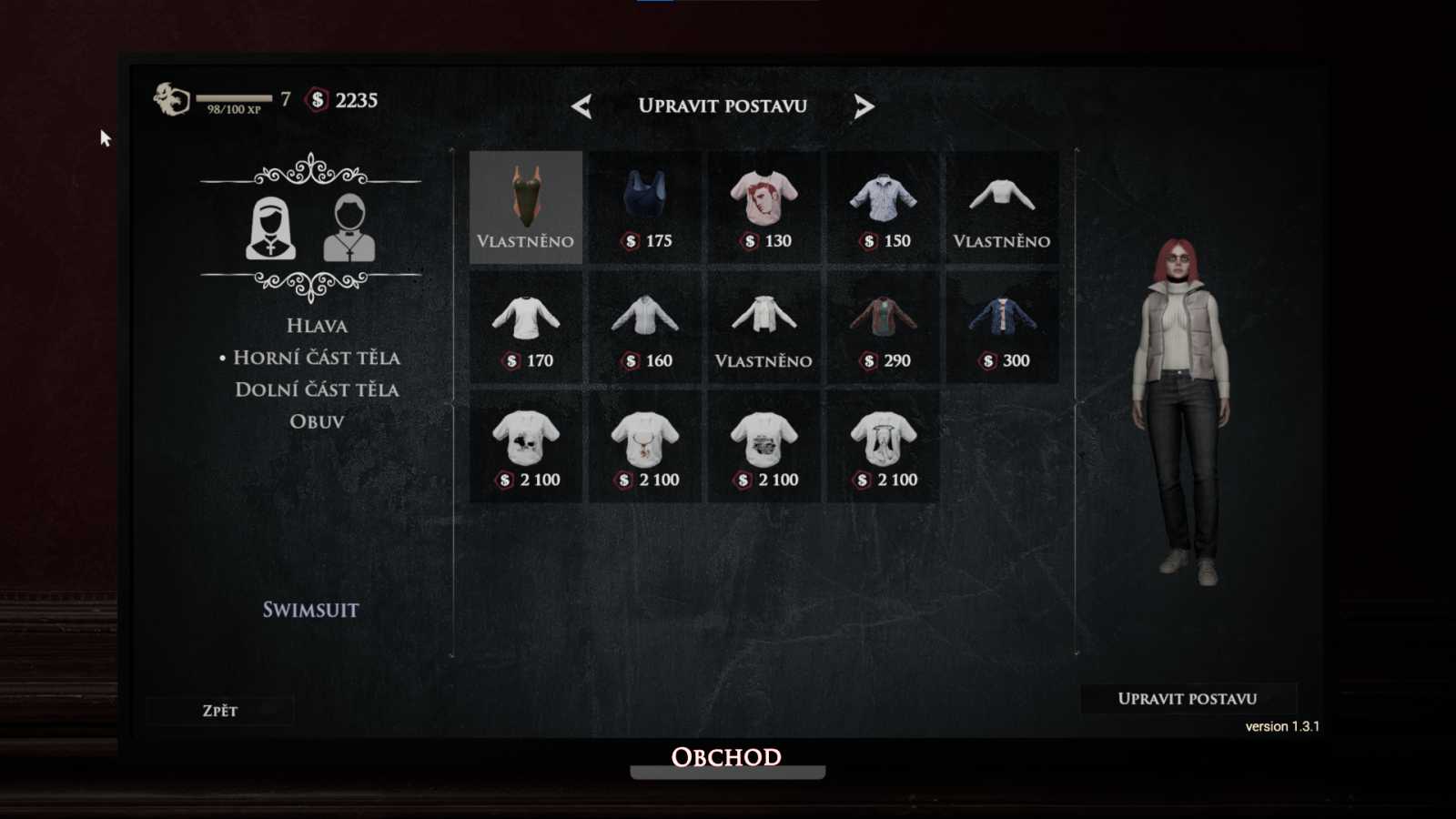Click the Upravit postavu button bottom right
Image resolution: width=1456 pixels, height=819 pixels.
pos(1187,699)
